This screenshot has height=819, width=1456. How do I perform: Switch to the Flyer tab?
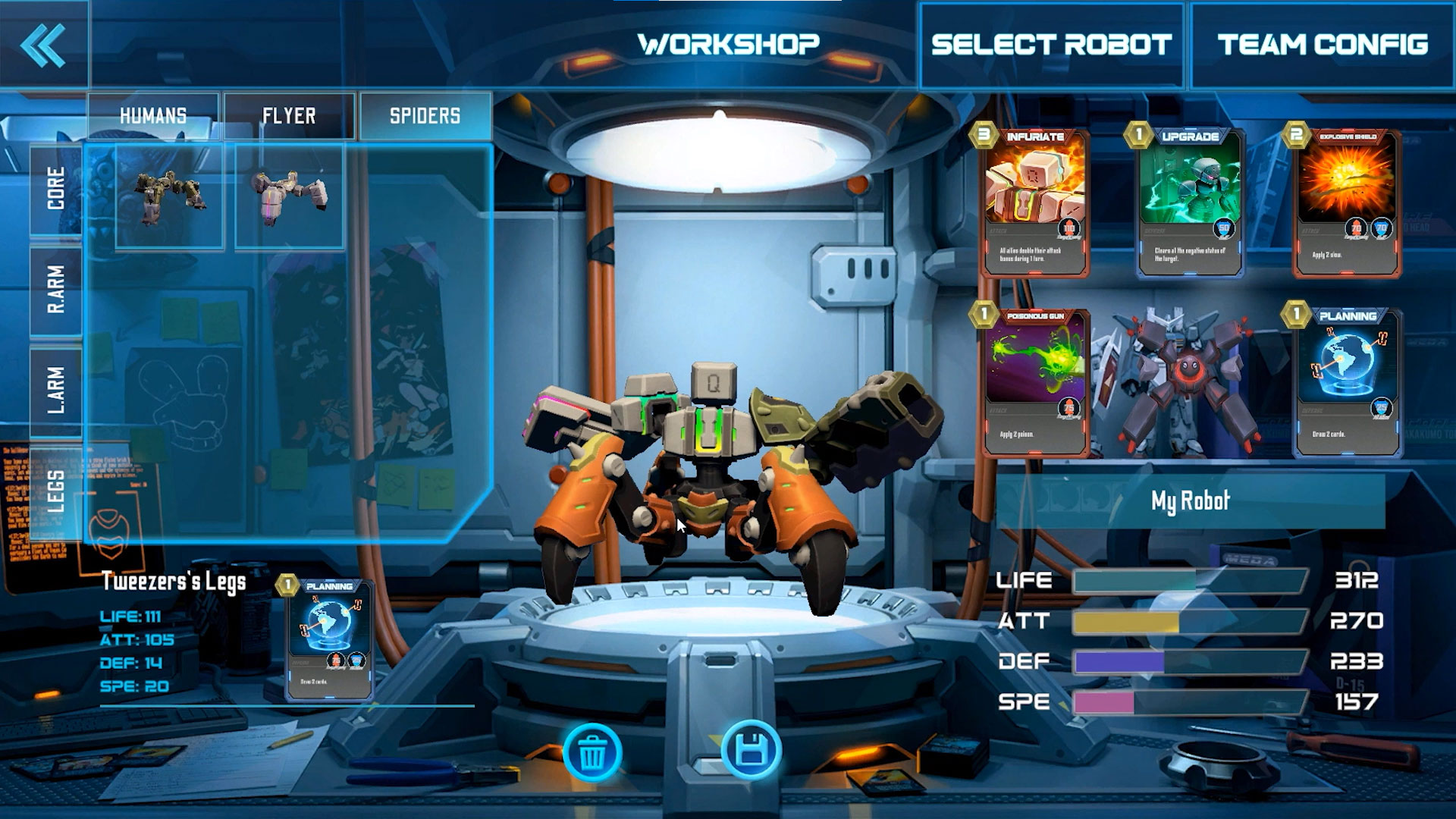click(289, 116)
